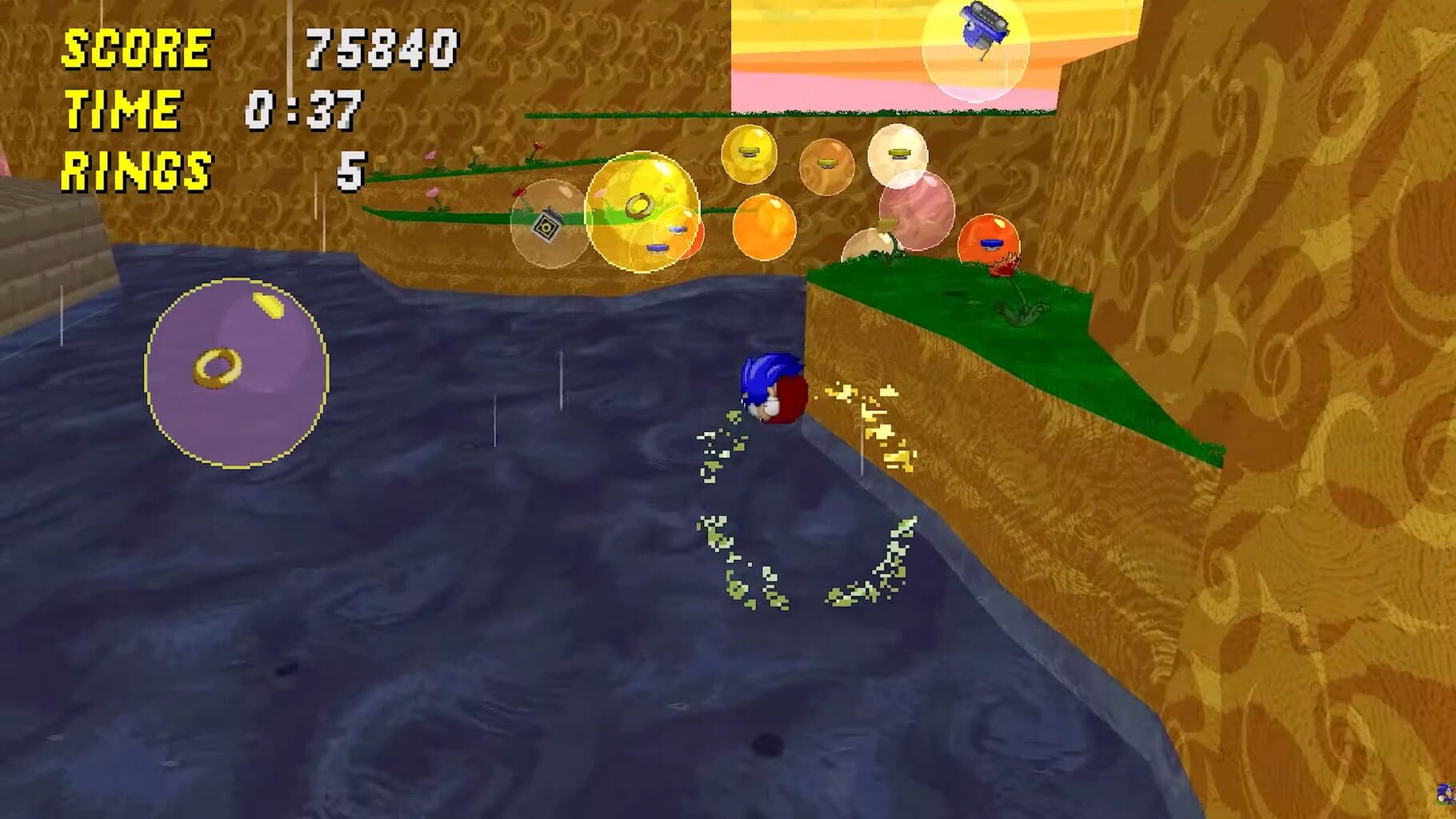Click the blue spring inside the orange bubble on right
1456x819 pixels.
pyautogui.click(x=991, y=244)
